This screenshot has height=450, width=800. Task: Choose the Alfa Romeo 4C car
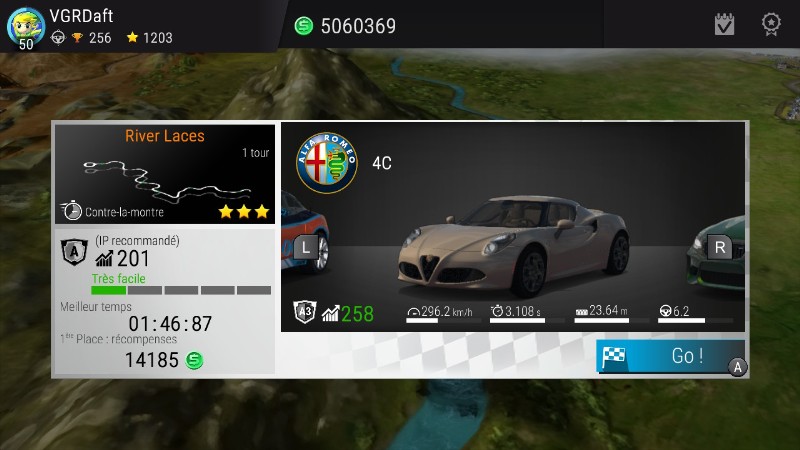pyautogui.click(x=512, y=240)
